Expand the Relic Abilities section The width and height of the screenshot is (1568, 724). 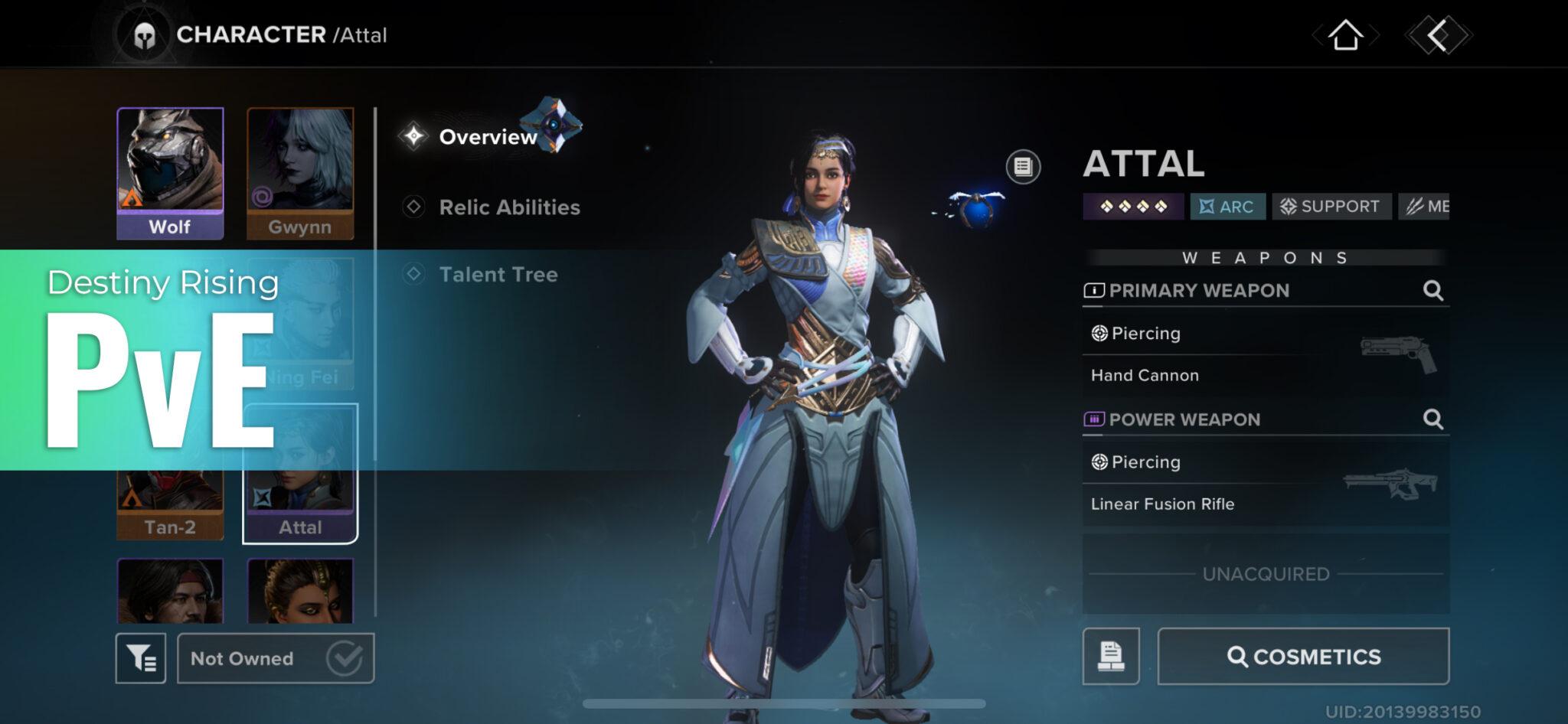(509, 207)
